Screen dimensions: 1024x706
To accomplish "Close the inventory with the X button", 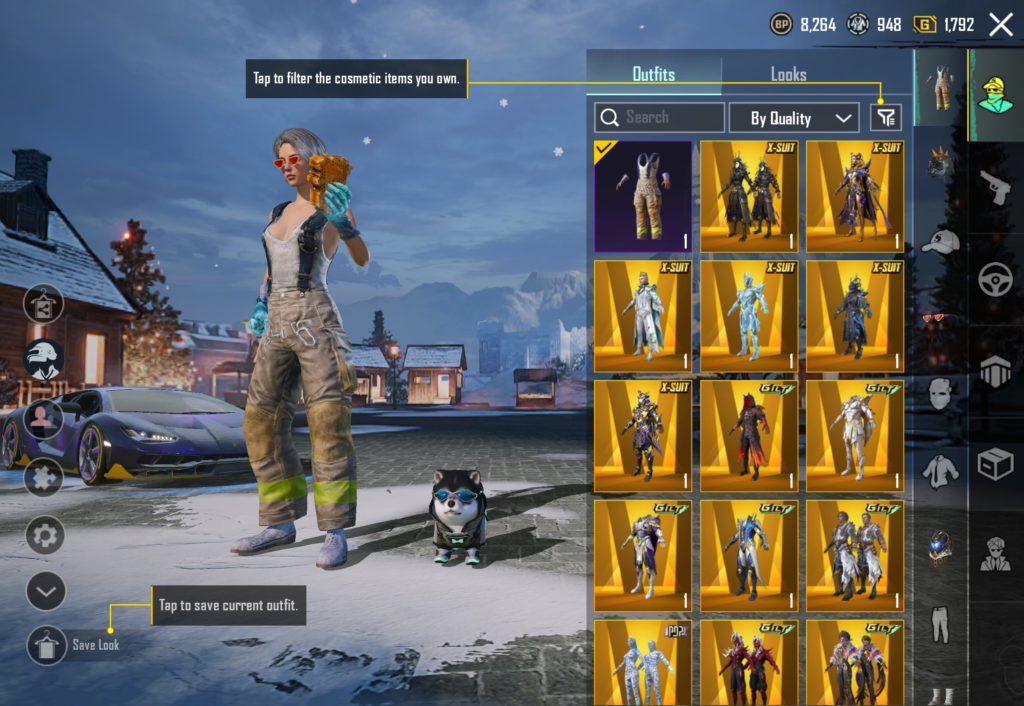I will (x=1000, y=25).
